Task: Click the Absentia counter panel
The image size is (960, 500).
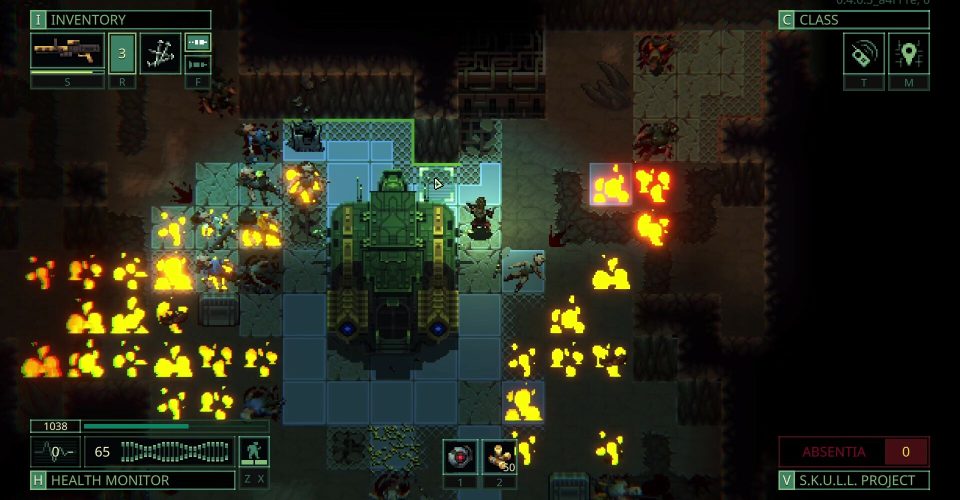Action: pyautogui.click(x=853, y=451)
